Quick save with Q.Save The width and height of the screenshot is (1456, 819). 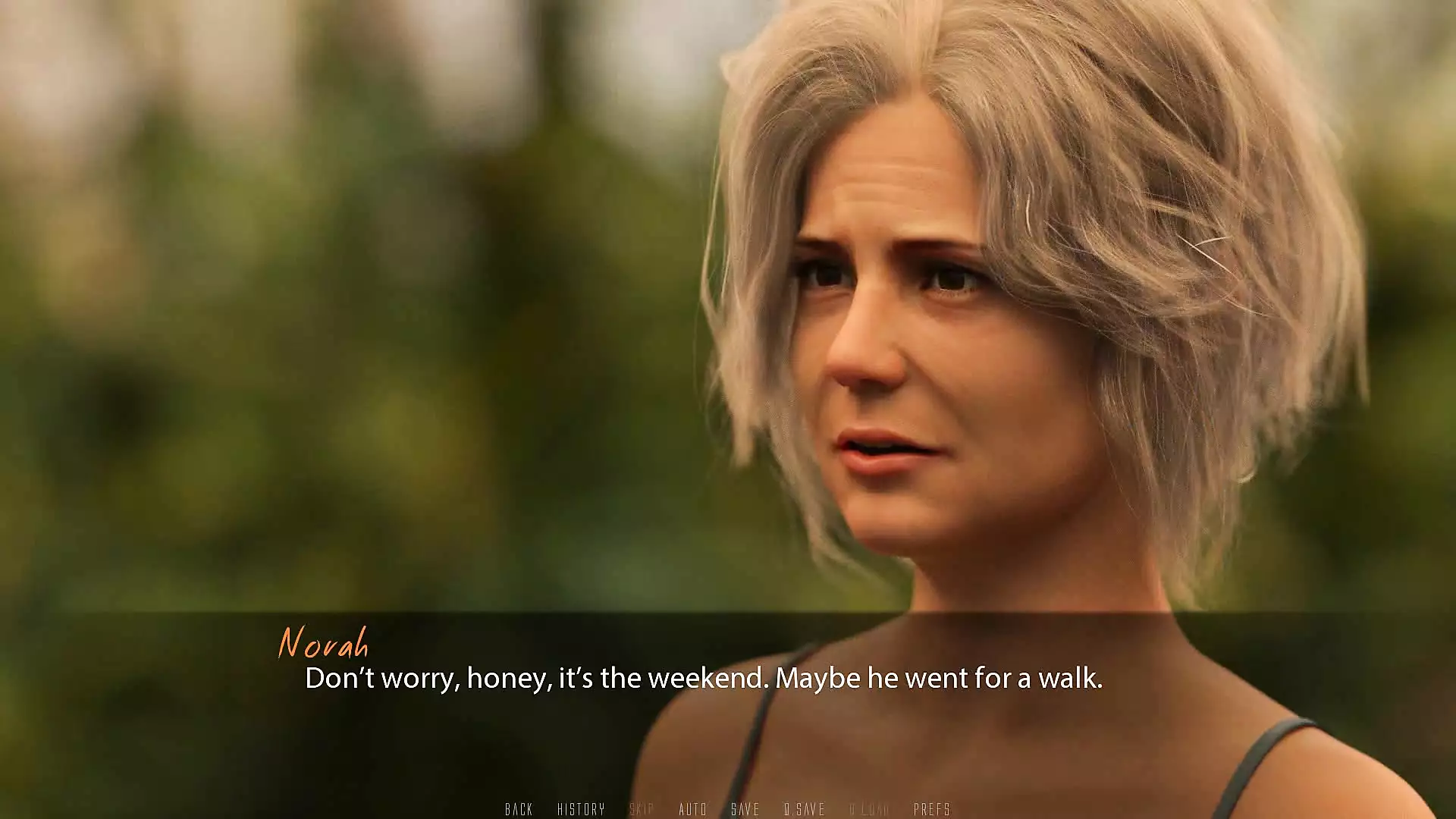(804, 809)
